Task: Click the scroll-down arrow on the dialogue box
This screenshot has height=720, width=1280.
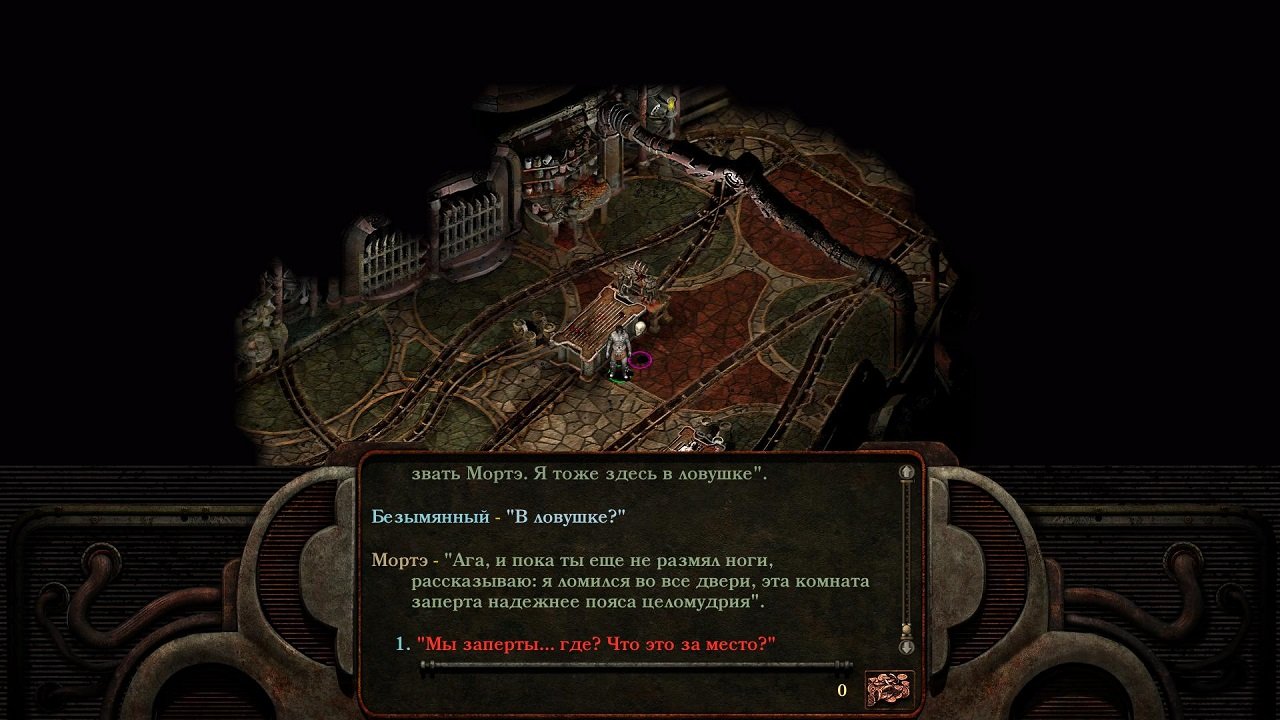Action: pyautogui.click(x=906, y=648)
